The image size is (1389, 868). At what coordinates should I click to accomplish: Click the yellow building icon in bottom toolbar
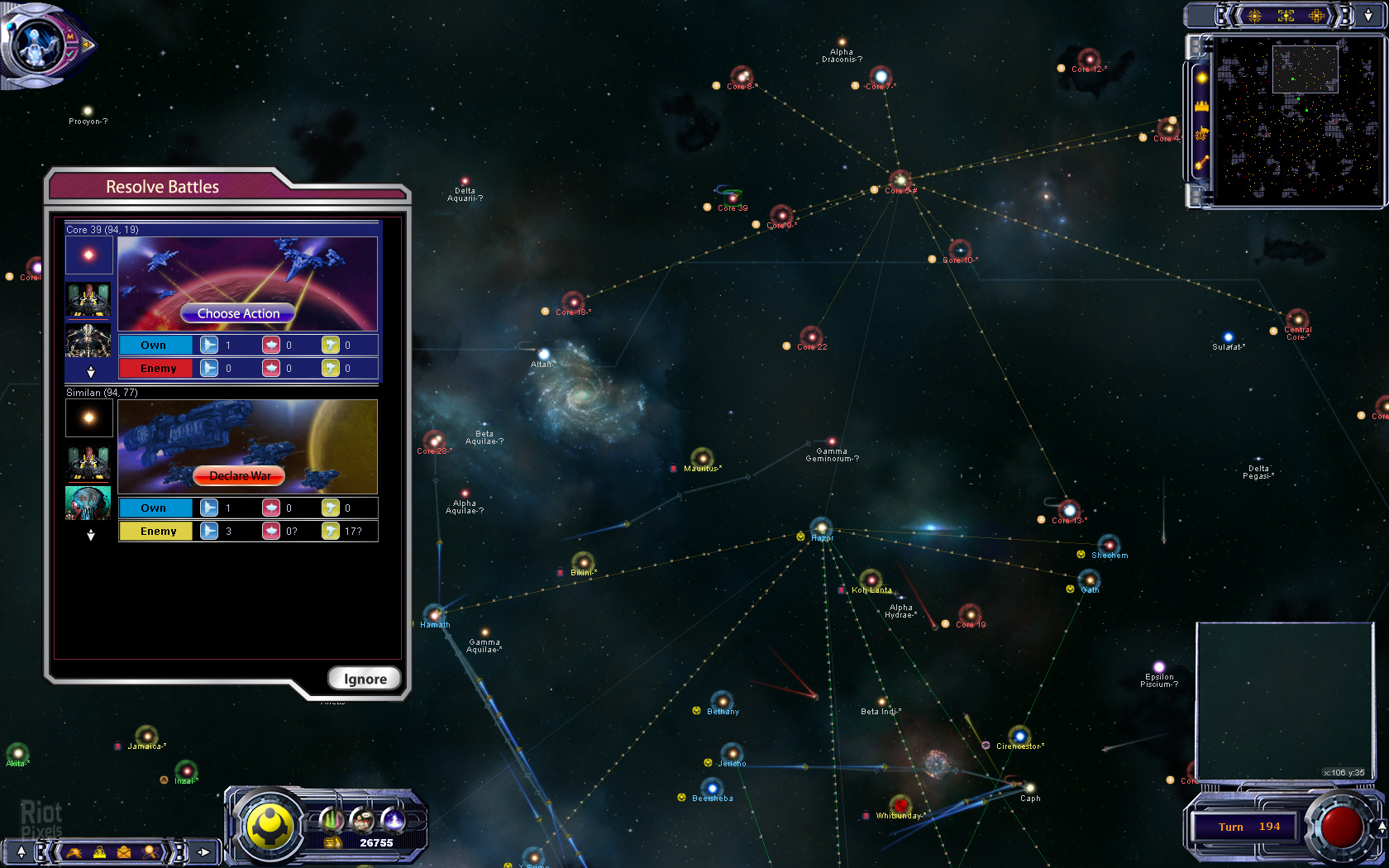pyautogui.click(x=99, y=851)
